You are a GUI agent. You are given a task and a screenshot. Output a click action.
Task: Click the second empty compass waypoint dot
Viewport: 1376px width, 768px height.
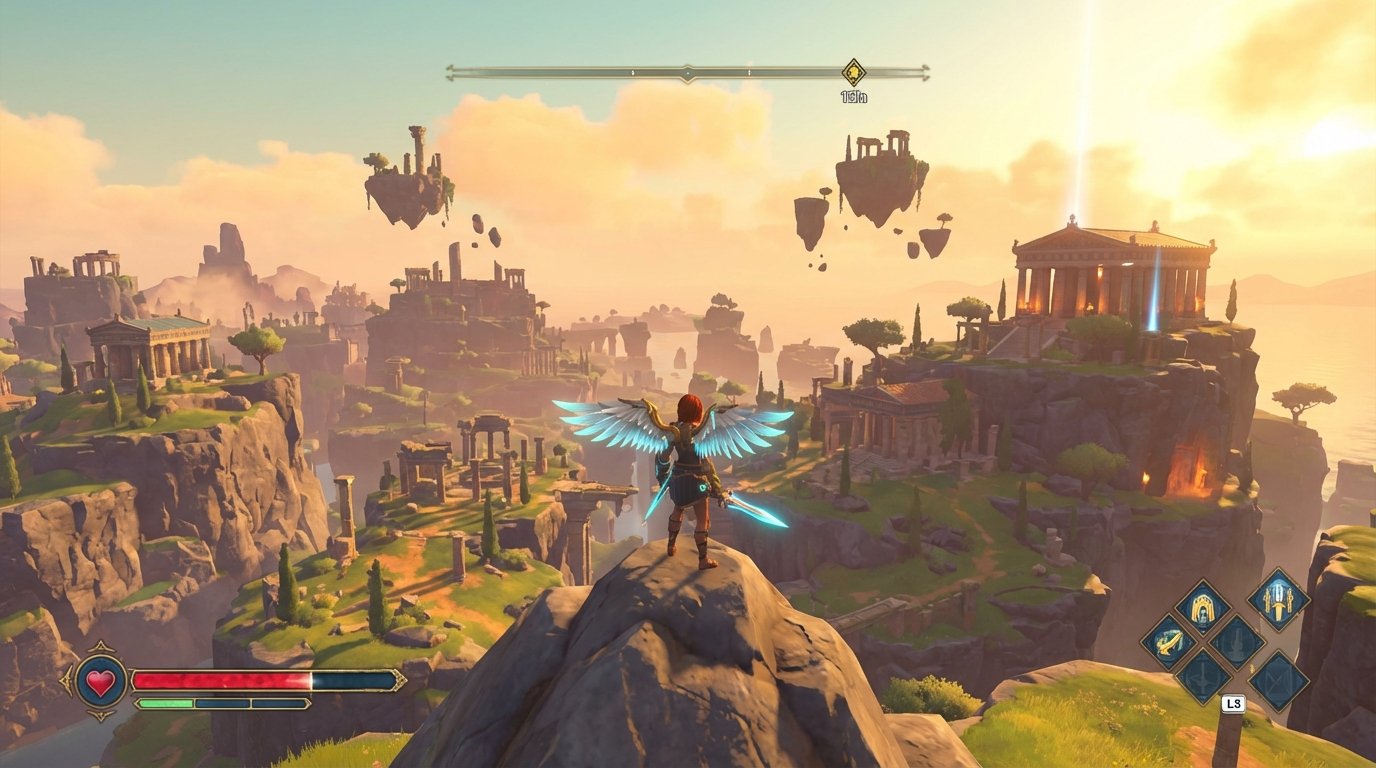pyautogui.click(x=748, y=72)
